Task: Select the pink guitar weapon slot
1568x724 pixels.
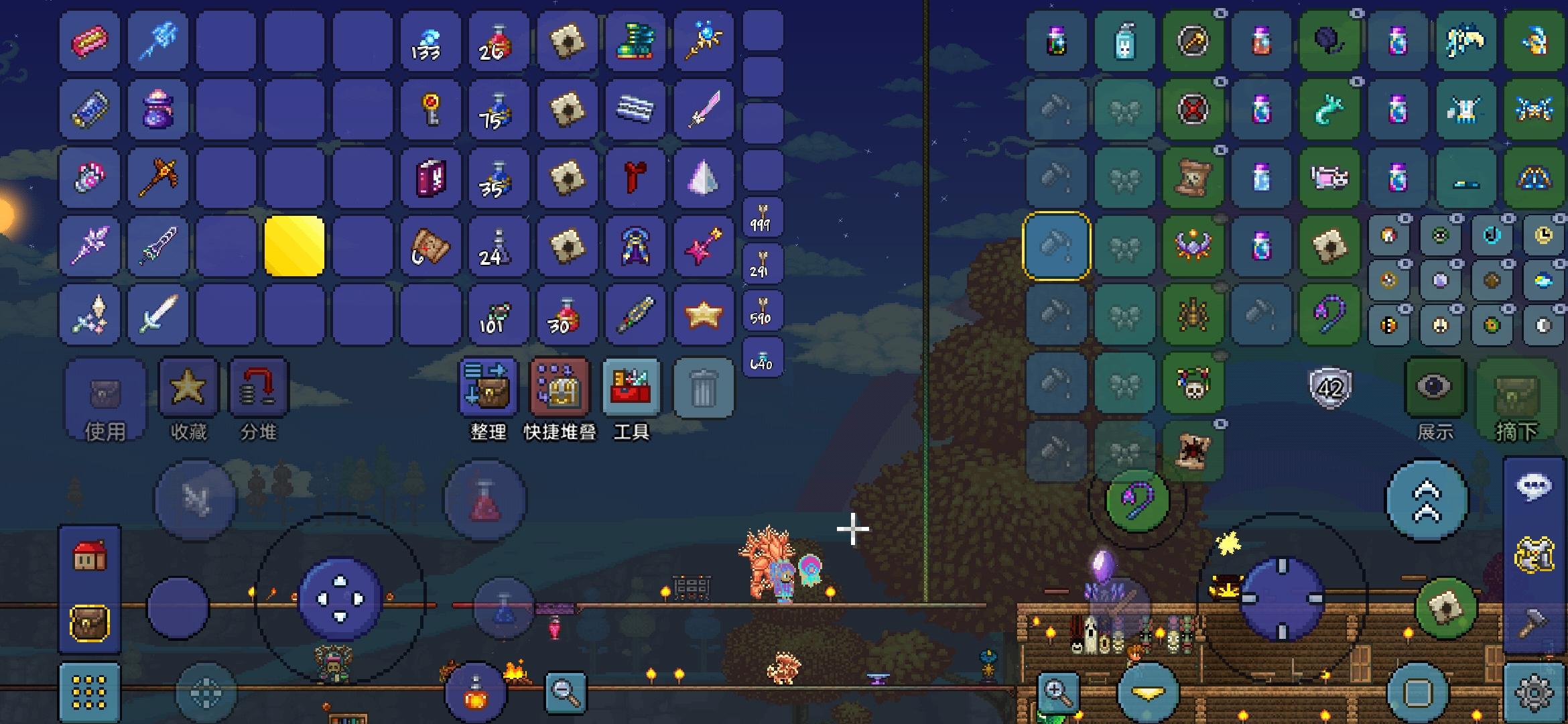Action: coord(703,246)
